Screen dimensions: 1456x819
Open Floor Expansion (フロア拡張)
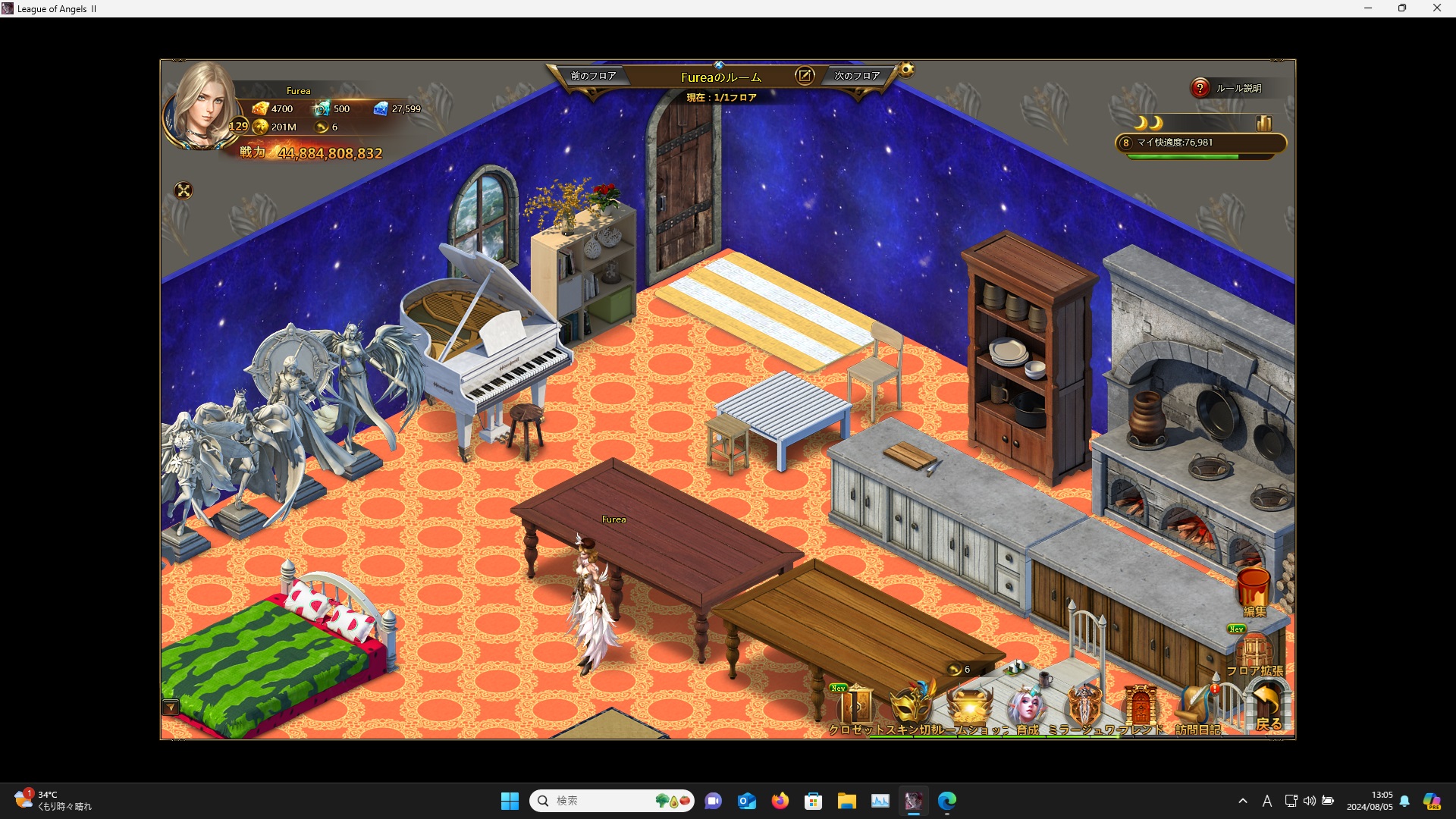pos(1254,654)
